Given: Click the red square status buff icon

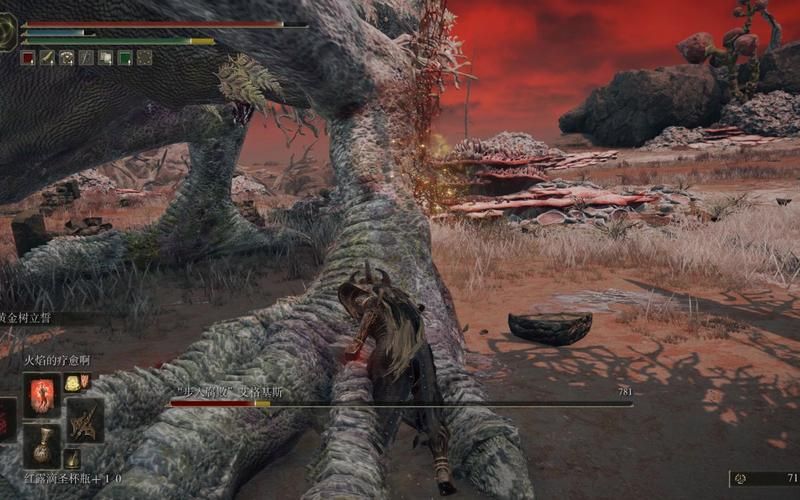Looking at the screenshot, I should coord(27,58).
